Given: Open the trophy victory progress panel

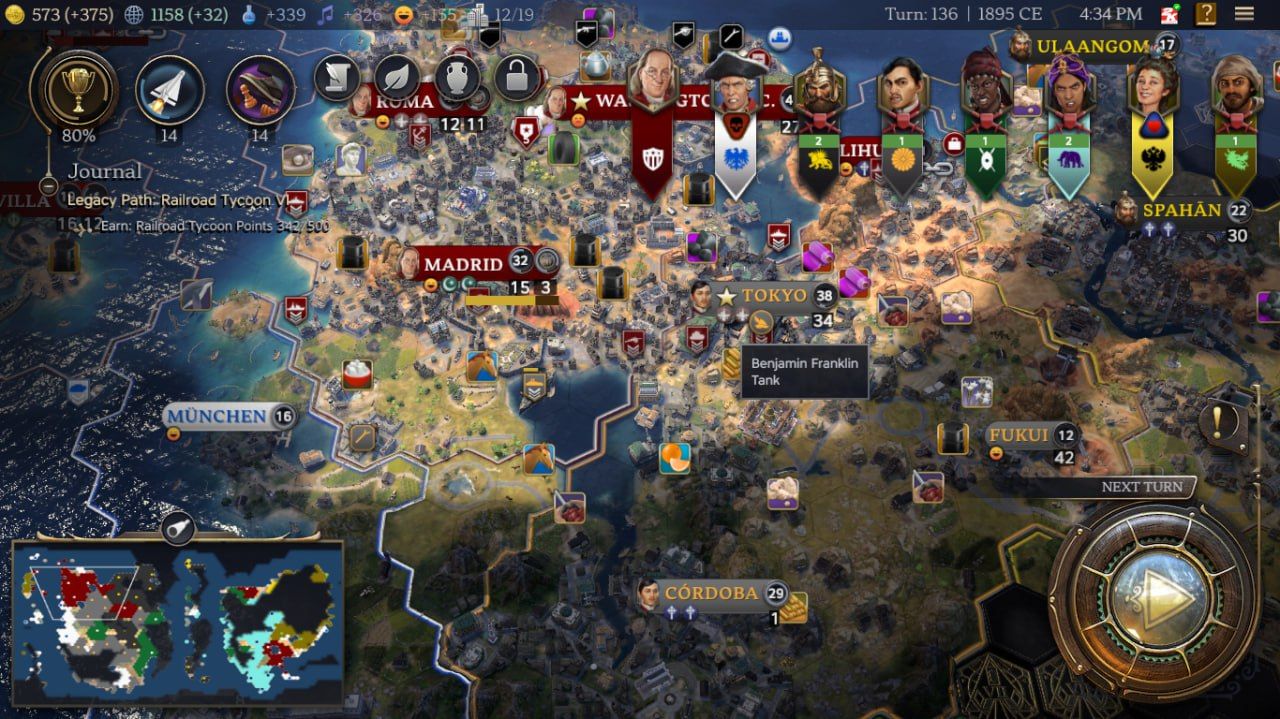Looking at the screenshot, I should coord(78,90).
